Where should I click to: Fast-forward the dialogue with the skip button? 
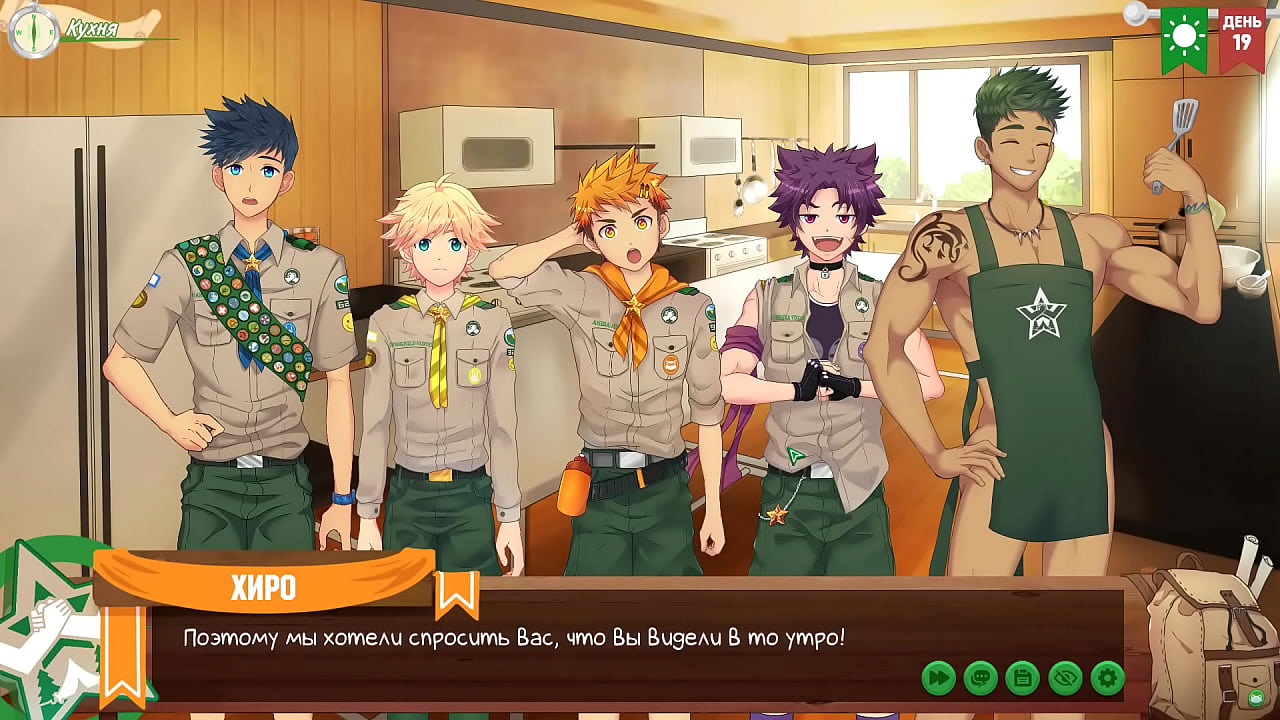click(939, 678)
